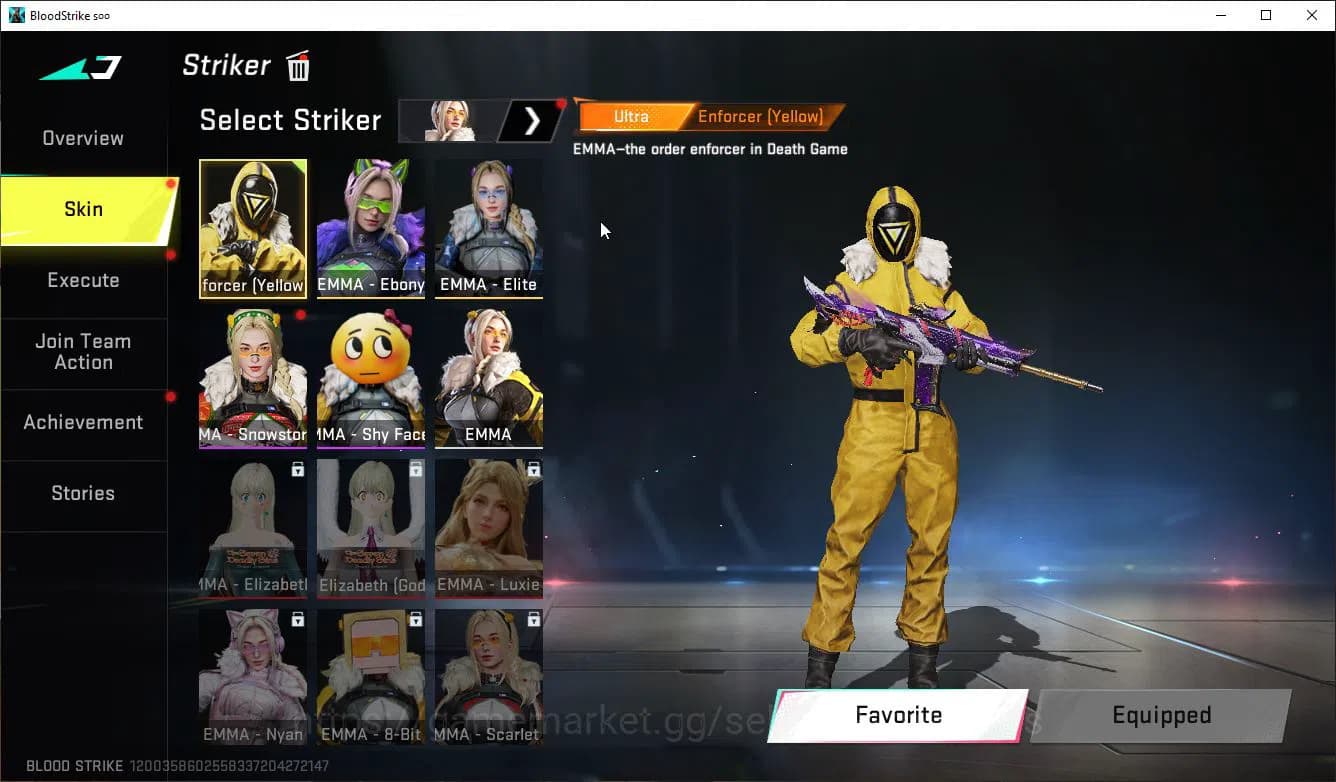The height and width of the screenshot is (782, 1336).
Task: Preview the locked EMMA - Nyan skin
Action: (x=253, y=678)
